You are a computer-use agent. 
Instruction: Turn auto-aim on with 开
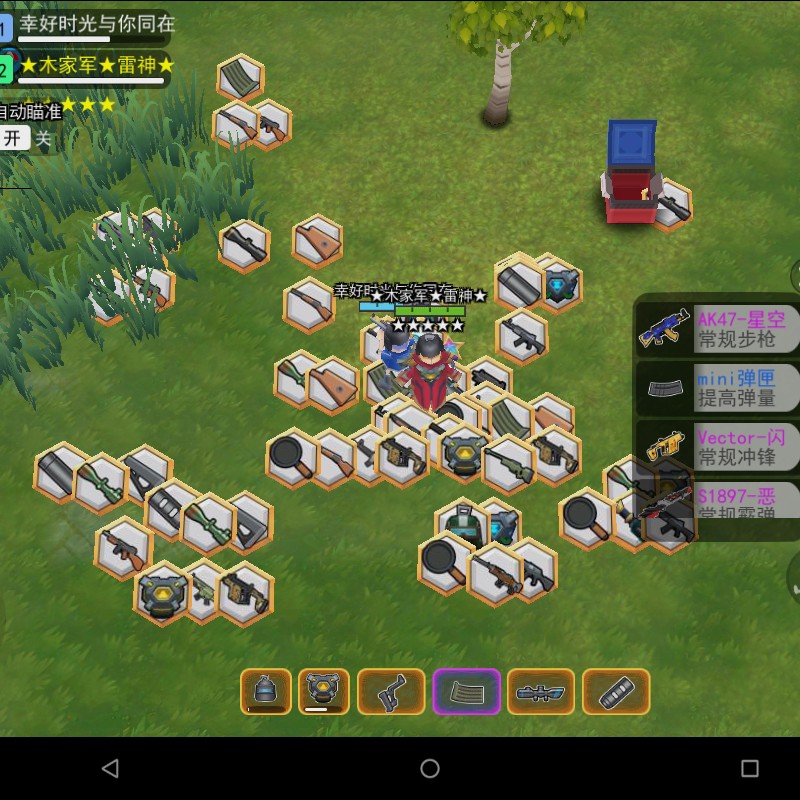12,139
